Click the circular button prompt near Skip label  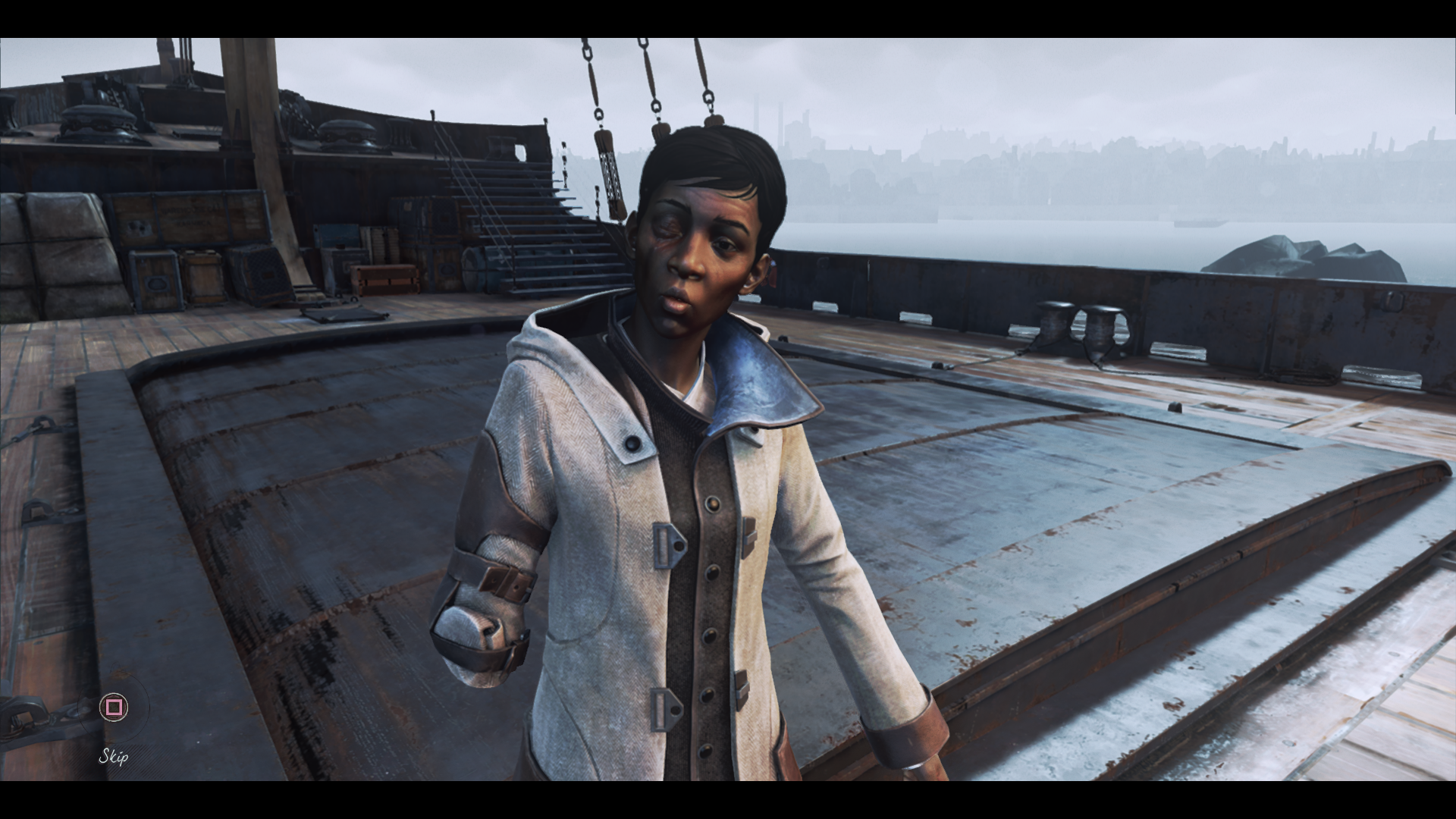(112, 706)
